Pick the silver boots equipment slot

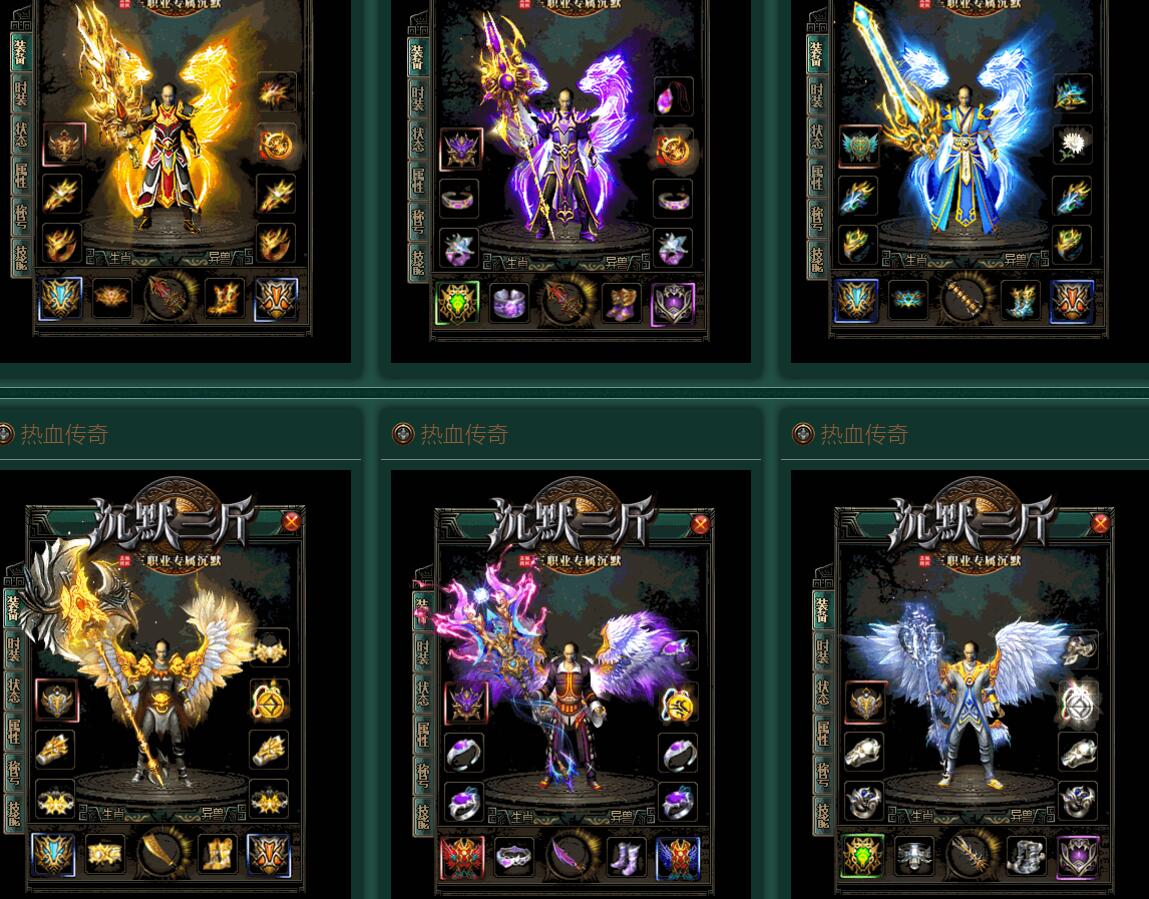tap(1026, 856)
